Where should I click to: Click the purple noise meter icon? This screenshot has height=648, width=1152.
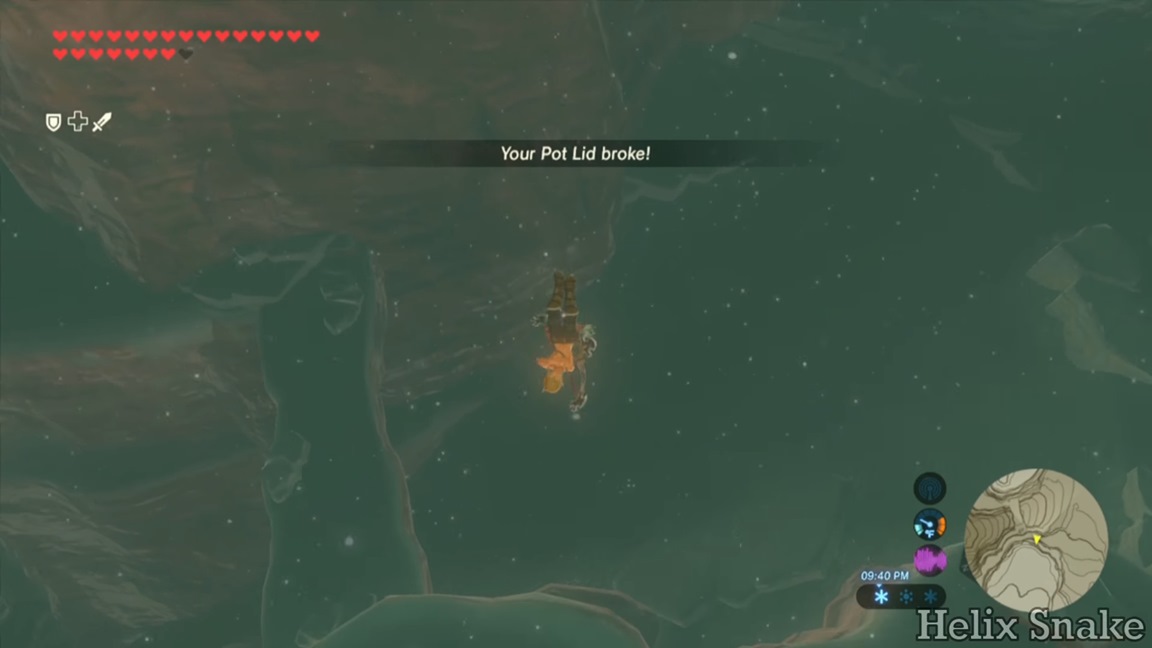[930, 559]
